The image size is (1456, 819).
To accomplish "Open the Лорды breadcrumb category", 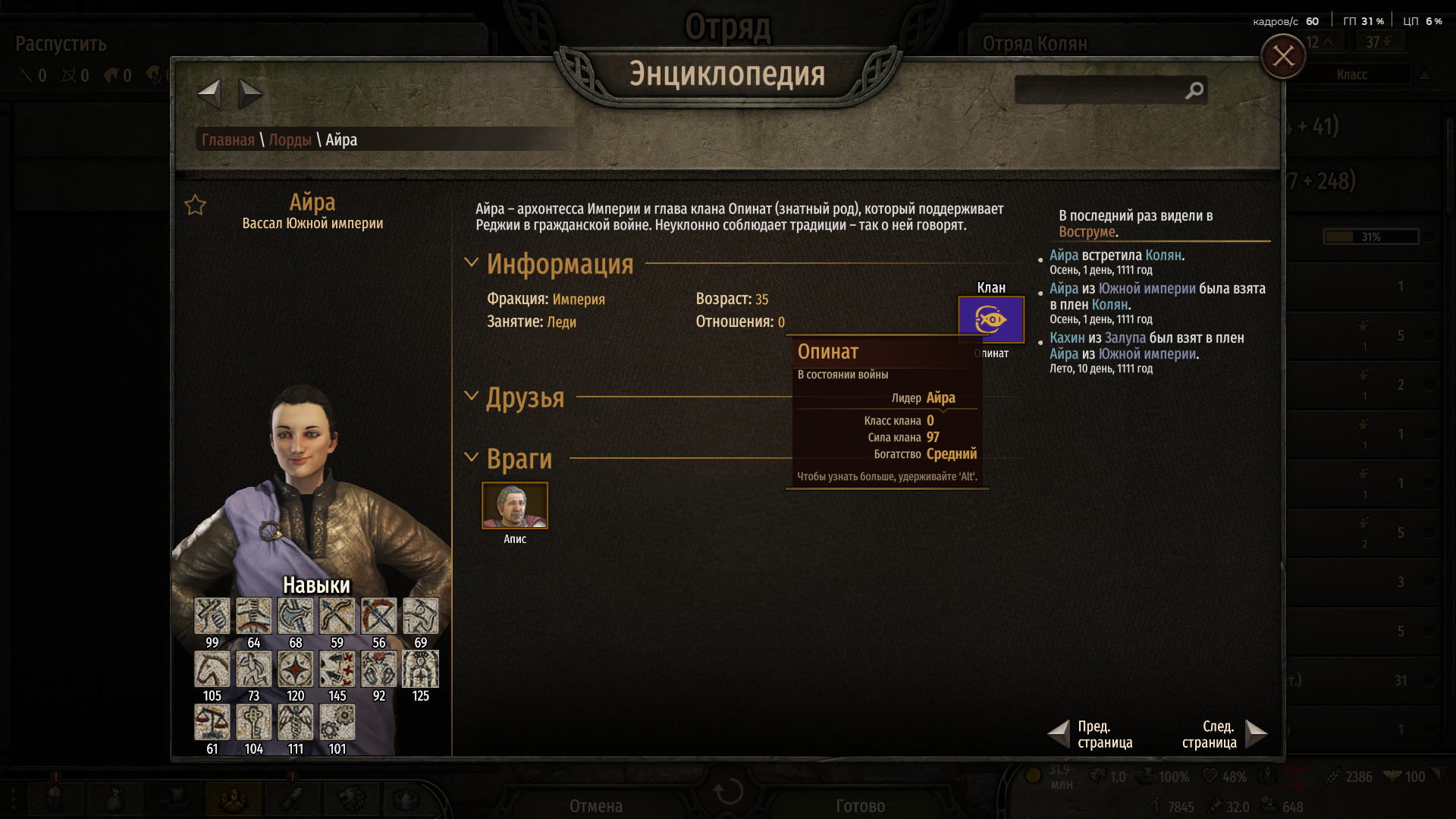I will pos(292,140).
